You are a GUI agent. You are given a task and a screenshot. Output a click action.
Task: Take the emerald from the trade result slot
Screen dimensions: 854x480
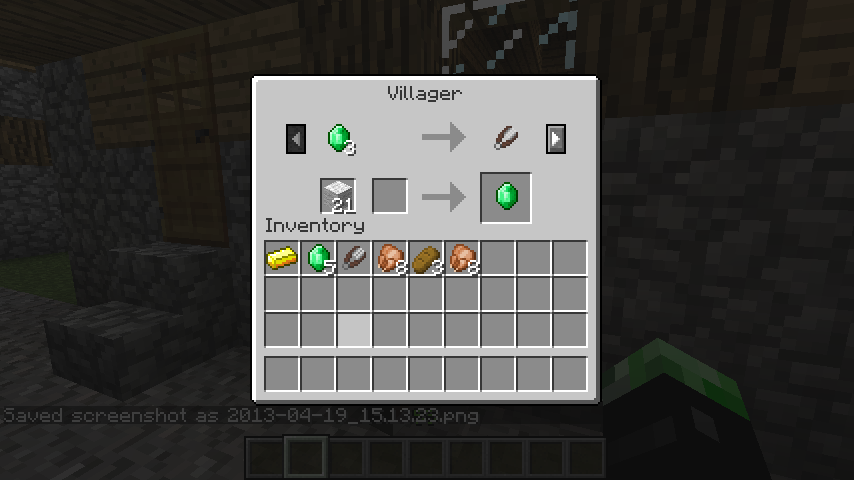point(506,196)
